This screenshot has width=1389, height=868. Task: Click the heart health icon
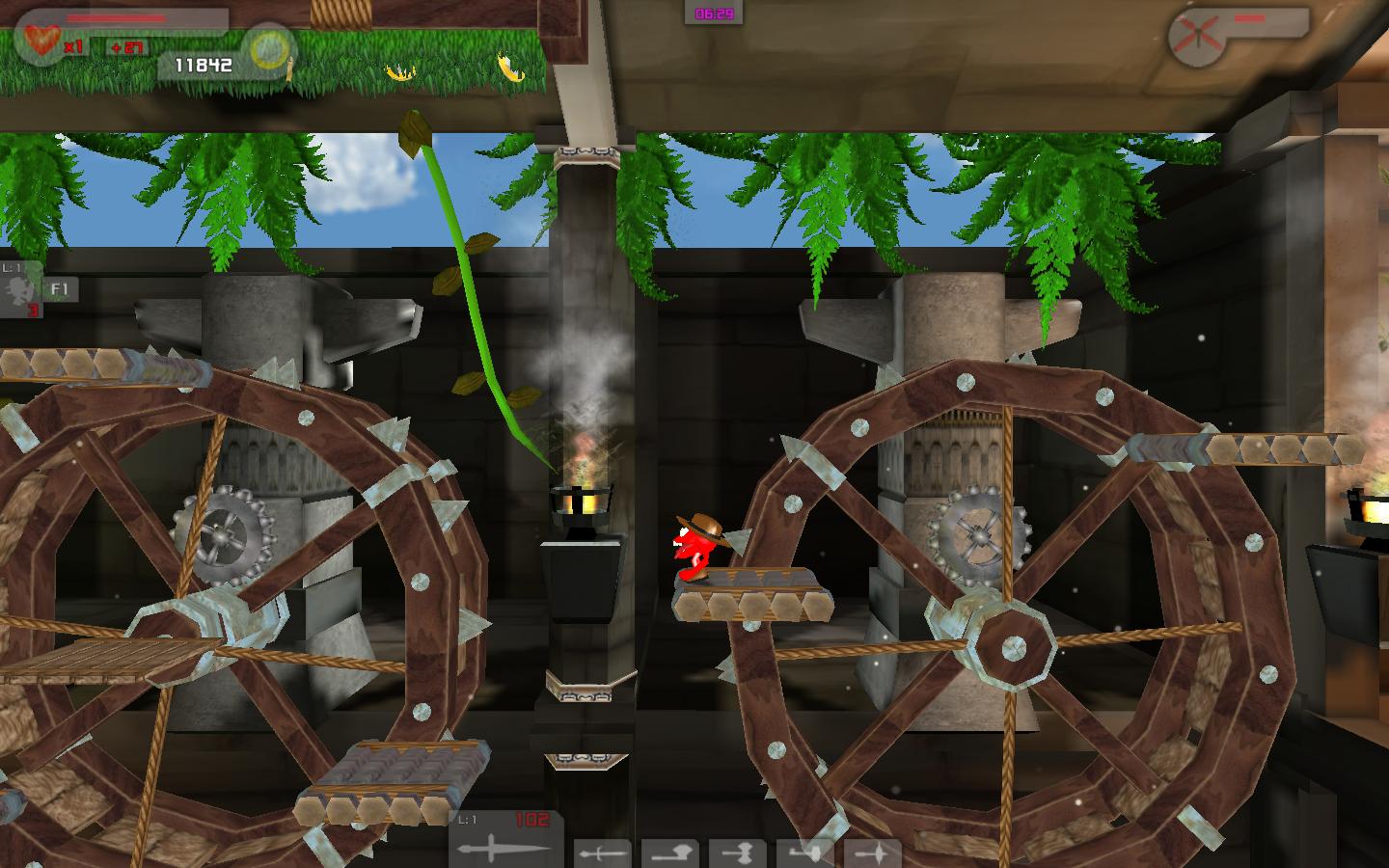[x=41, y=41]
